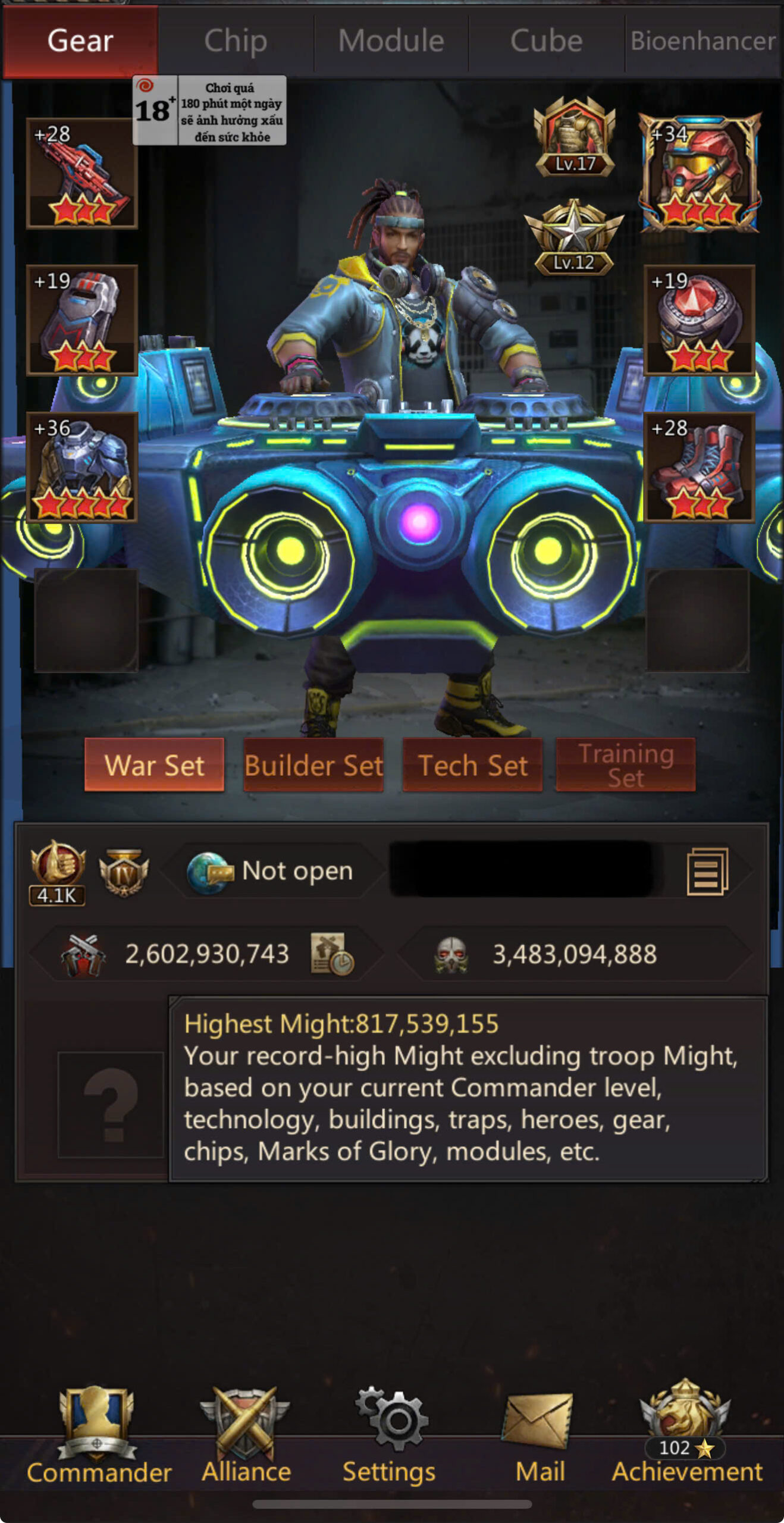Open the Module tab
Image resolution: width=784 pixels, height=1523 pixels.
tap(391, 41)
